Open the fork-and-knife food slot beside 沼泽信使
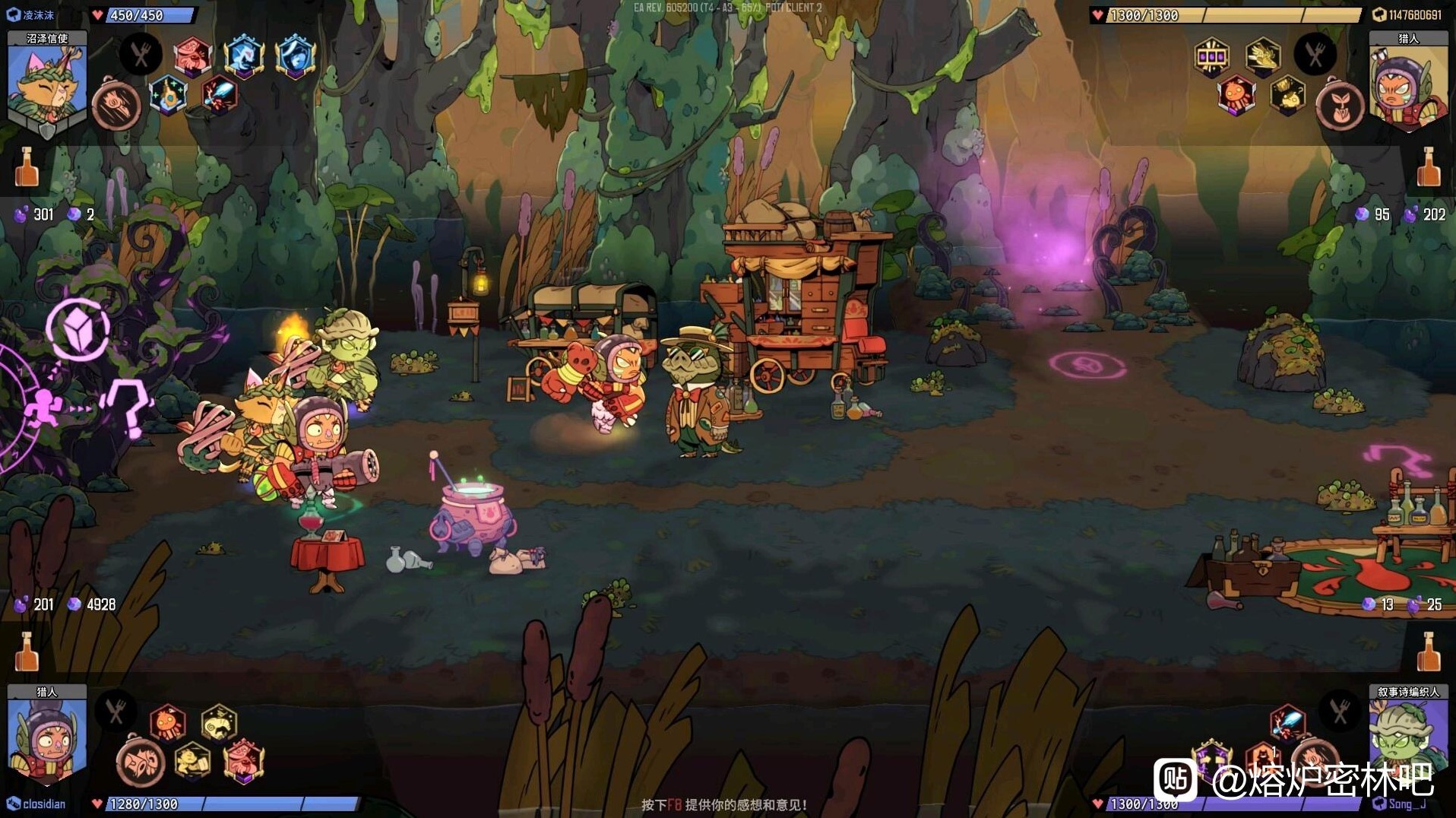Screen dimensions: 1456x818 pyautogui.click(x=141, y=55)
